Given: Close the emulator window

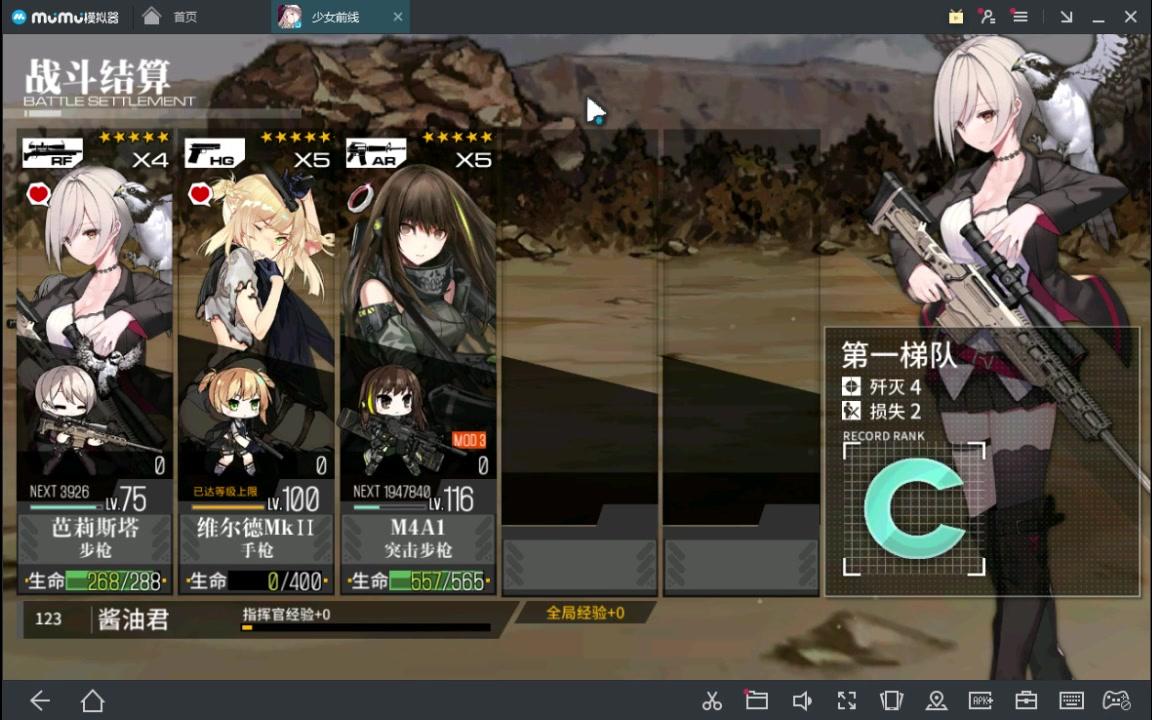Looking at the screenshot, I should [1131, 17].
